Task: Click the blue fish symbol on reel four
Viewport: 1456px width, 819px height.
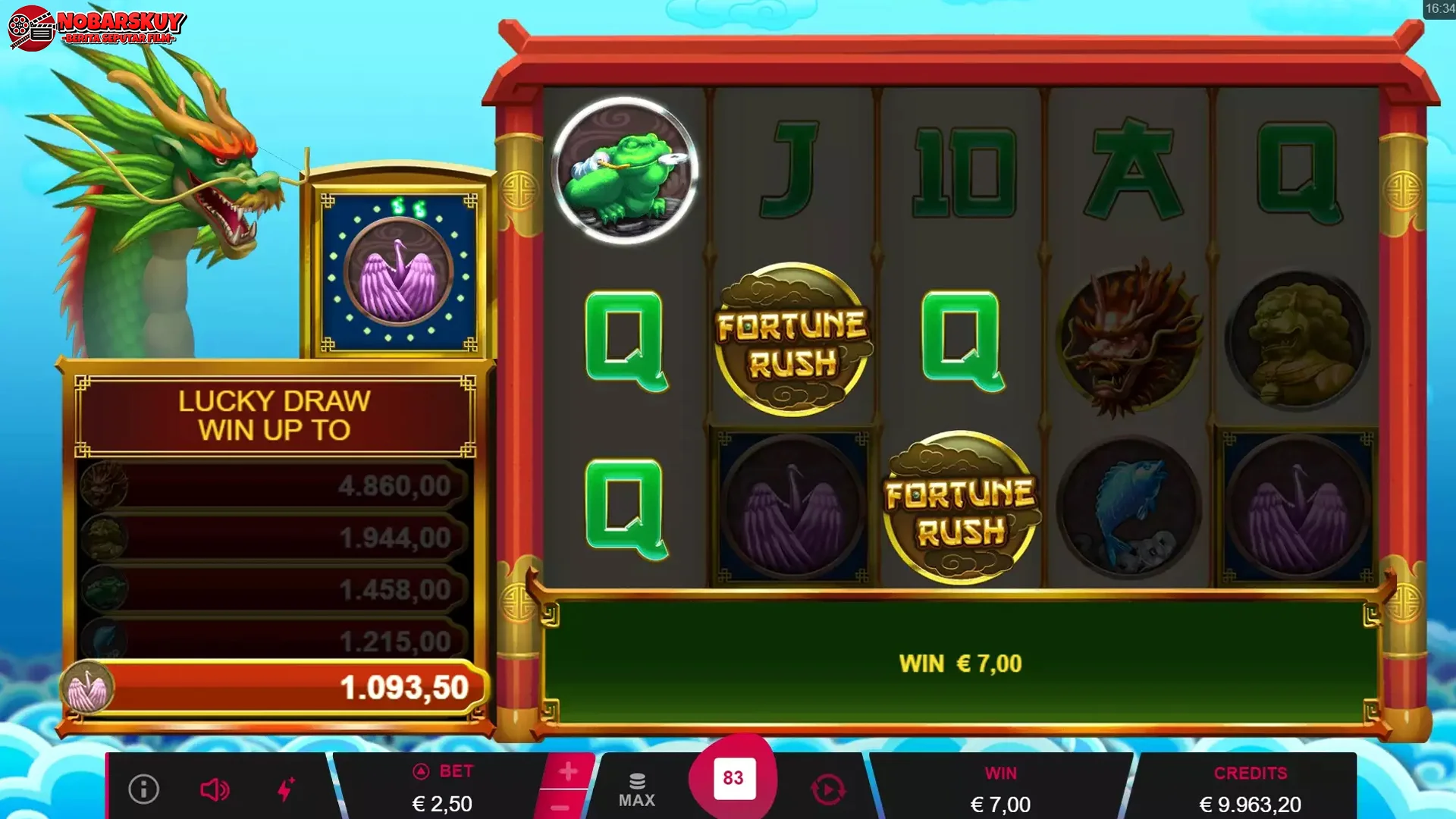Action: click(1128, 507)
